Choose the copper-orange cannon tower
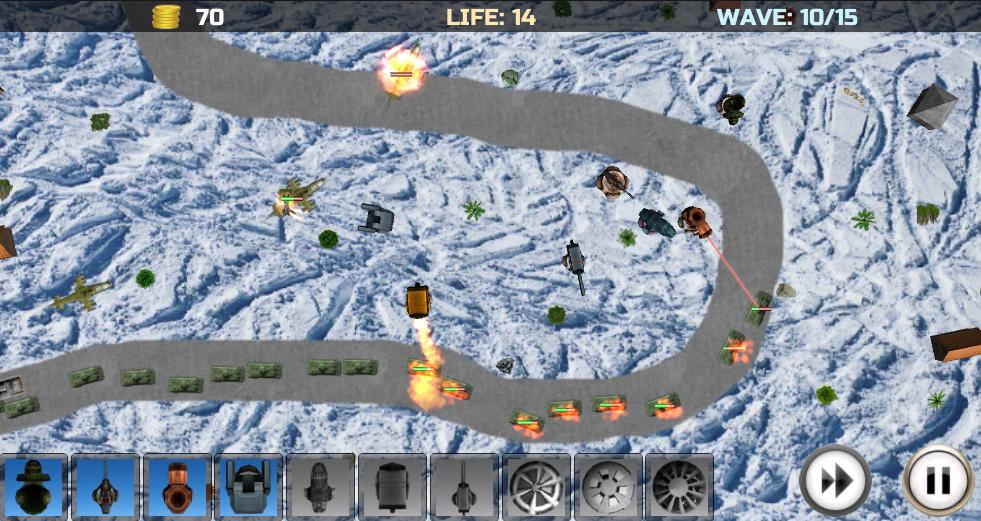 coord(177,487)
